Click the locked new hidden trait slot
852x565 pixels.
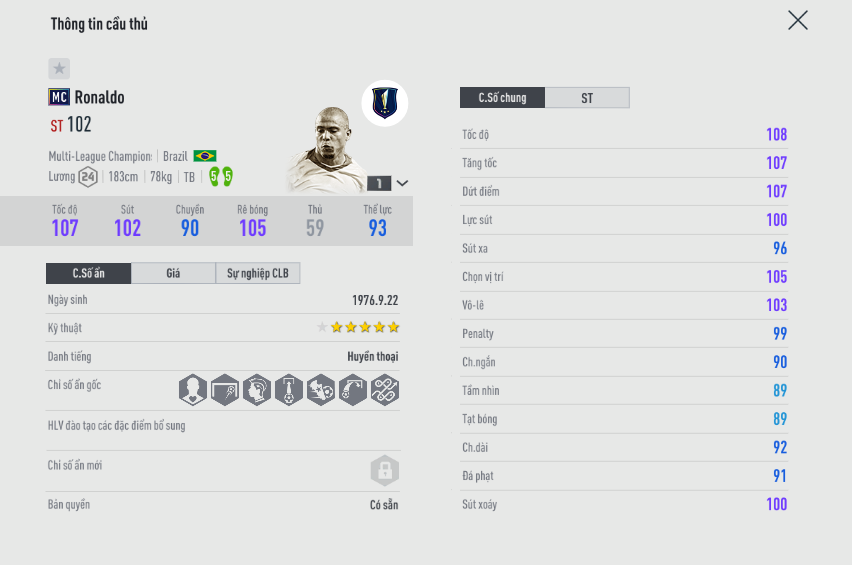click(384, 471)
